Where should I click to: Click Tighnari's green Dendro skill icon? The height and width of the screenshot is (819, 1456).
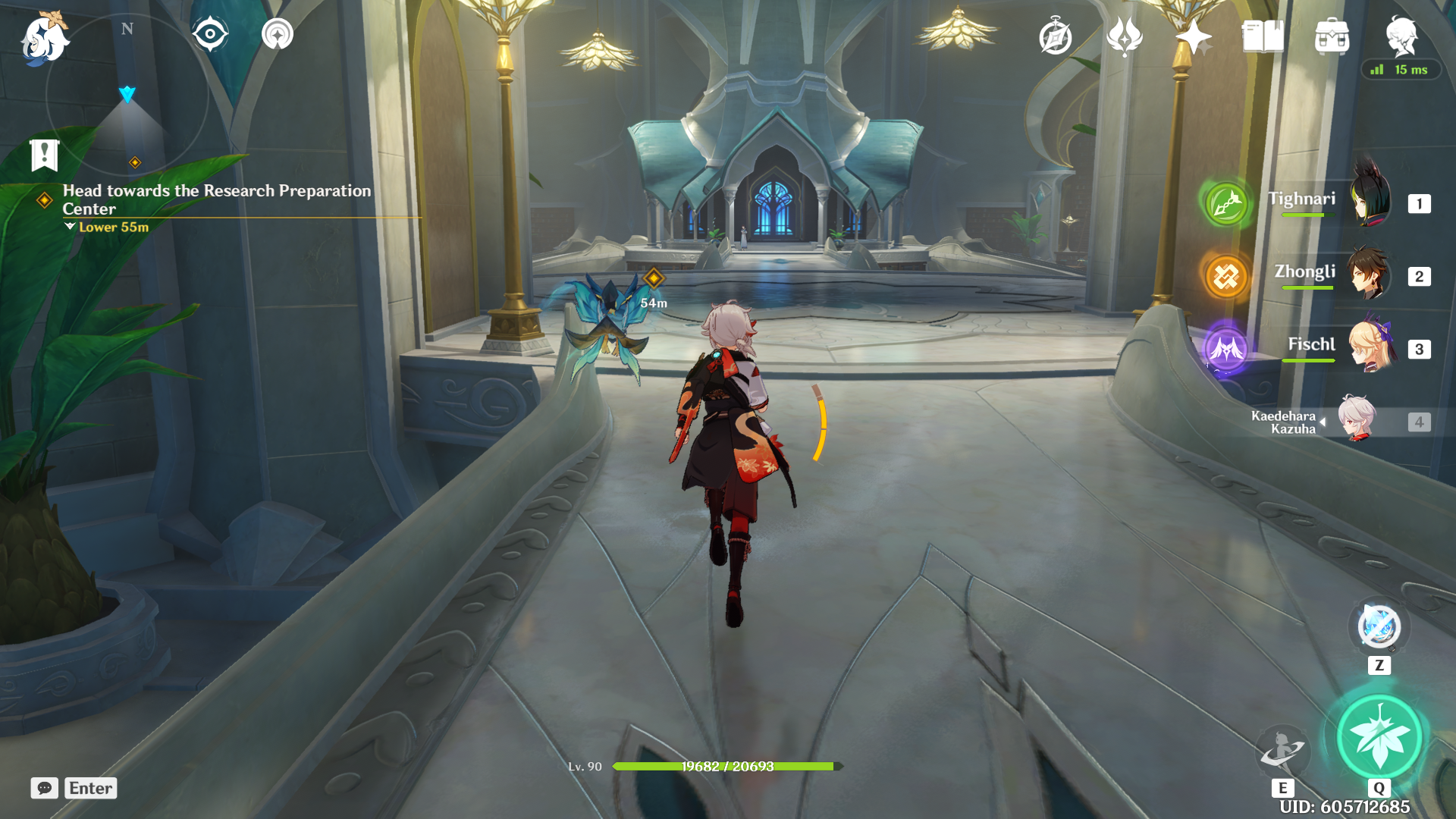(x=1225, y=205)
